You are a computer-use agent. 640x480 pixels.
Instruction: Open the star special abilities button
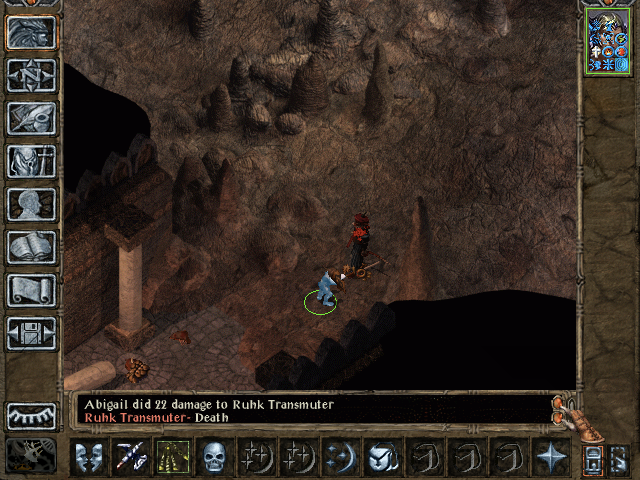click(551, 457)
